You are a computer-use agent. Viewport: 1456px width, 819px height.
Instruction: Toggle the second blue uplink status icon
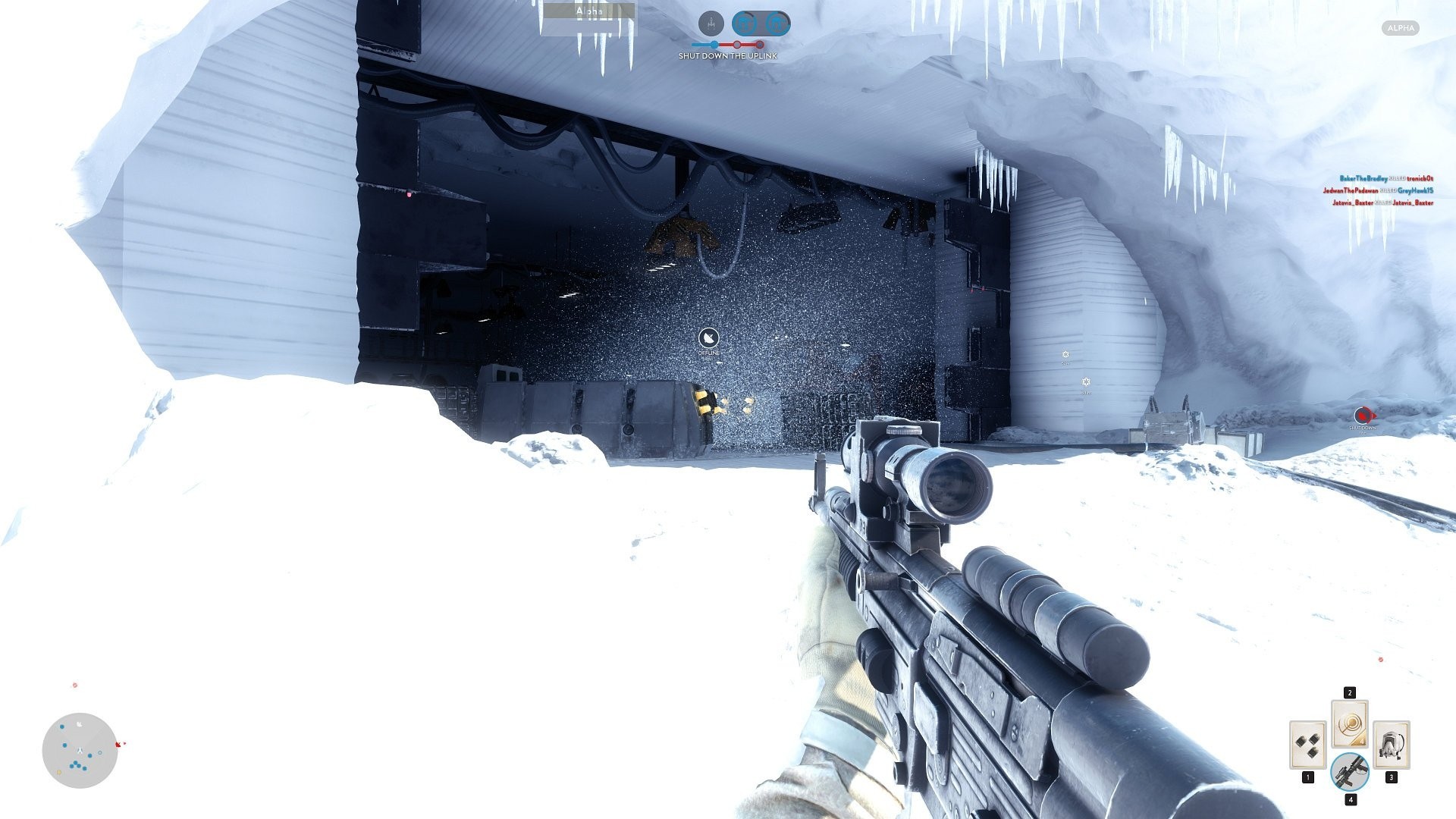(775, 23)
